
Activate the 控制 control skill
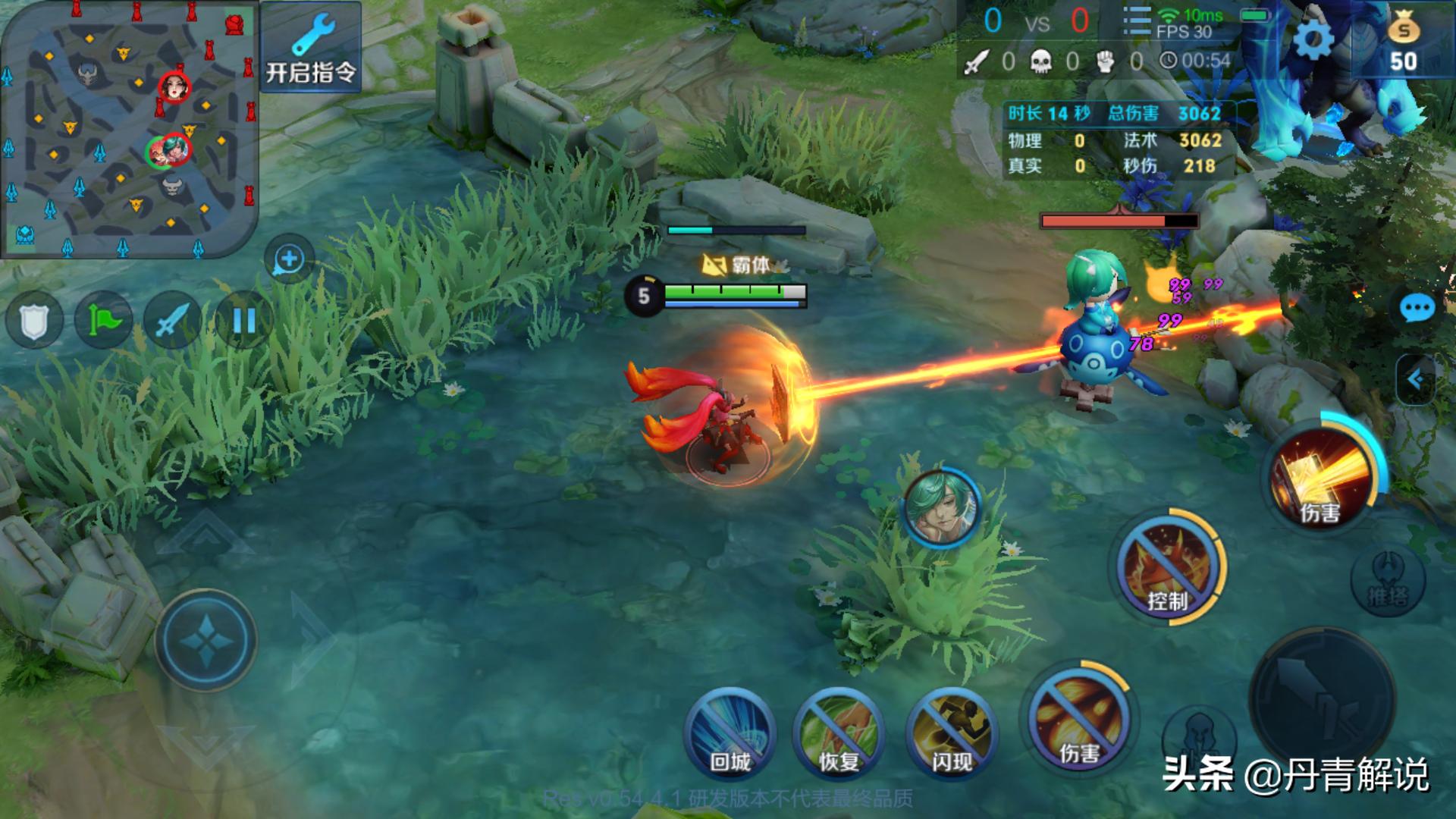point(1166,570)
